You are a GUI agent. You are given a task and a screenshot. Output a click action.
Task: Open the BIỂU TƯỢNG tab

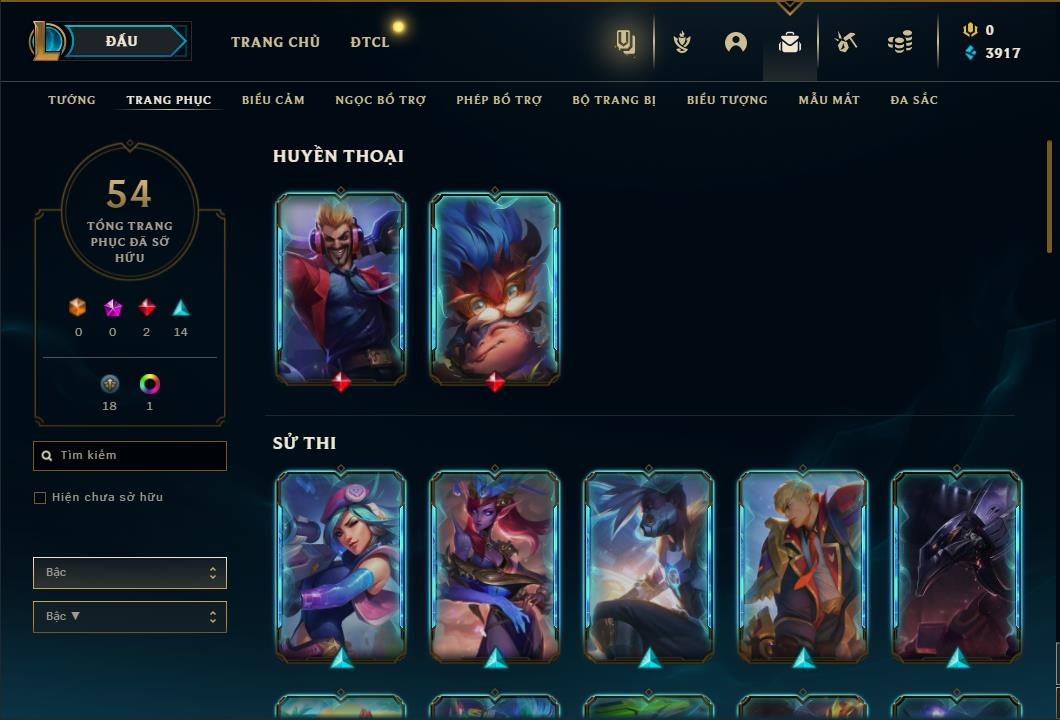727,100
